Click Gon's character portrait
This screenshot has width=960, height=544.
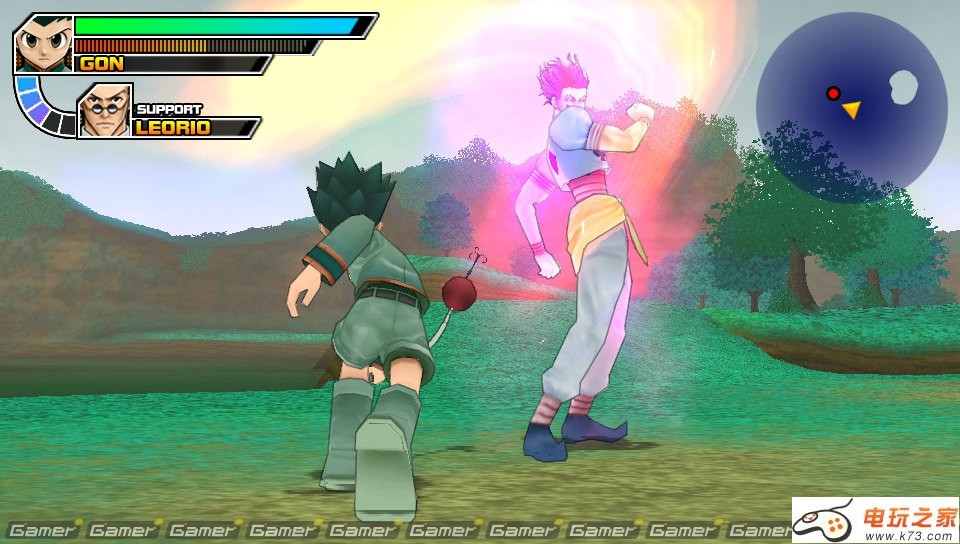pos(42,42)
